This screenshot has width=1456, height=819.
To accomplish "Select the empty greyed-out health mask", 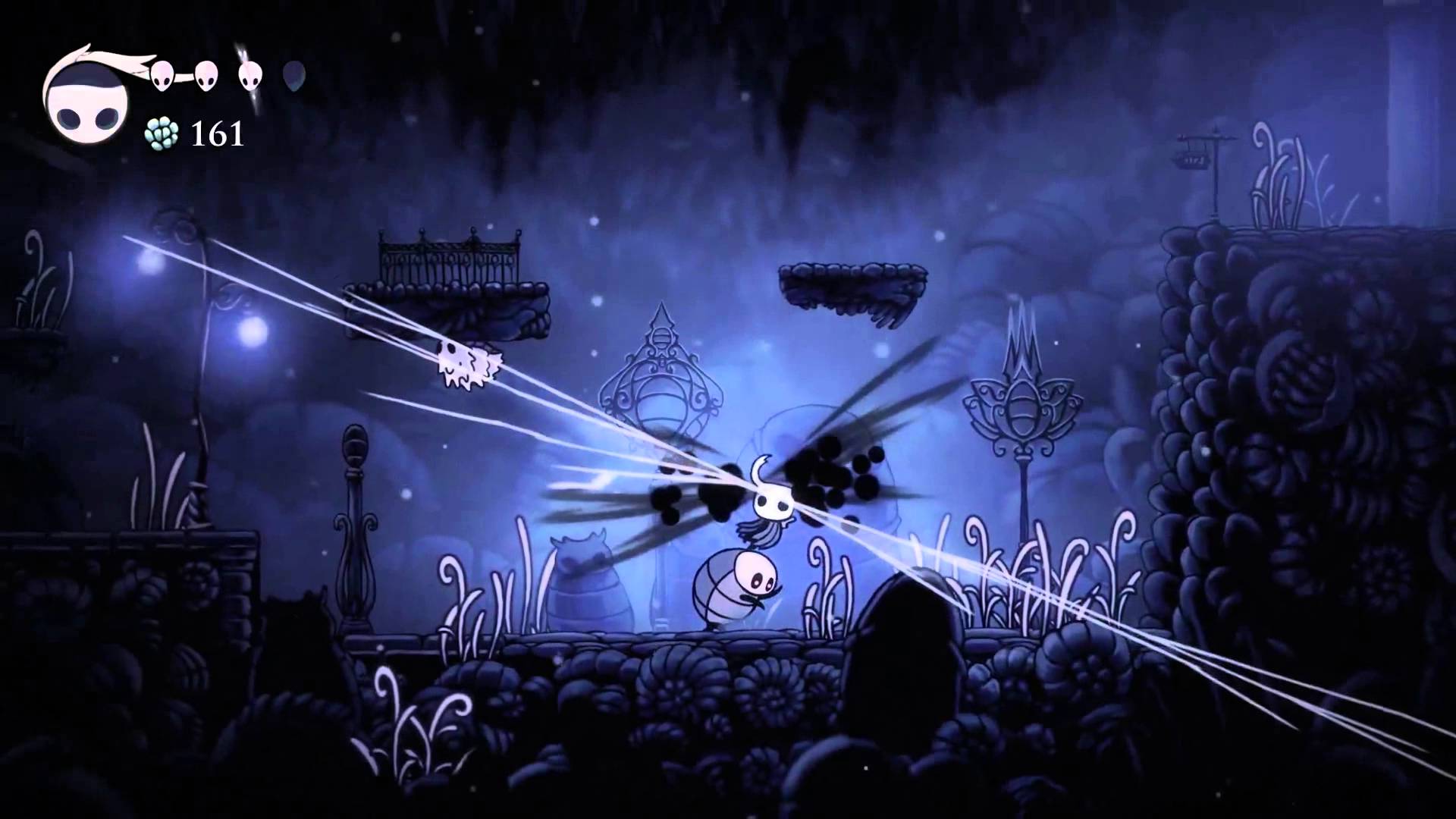I will coord(294,76).
